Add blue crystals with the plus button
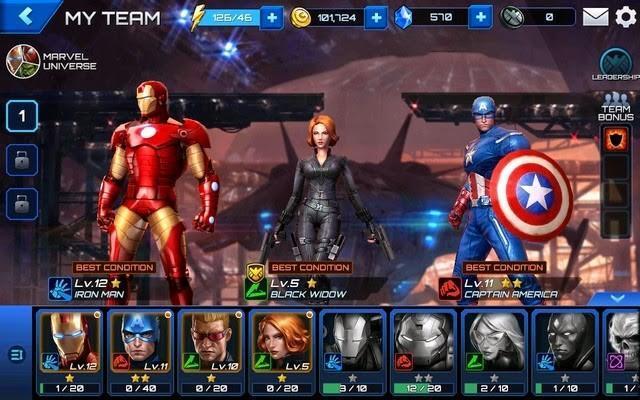Image resolution: width=640 pixels, height=400 pixels. (480, 17)
